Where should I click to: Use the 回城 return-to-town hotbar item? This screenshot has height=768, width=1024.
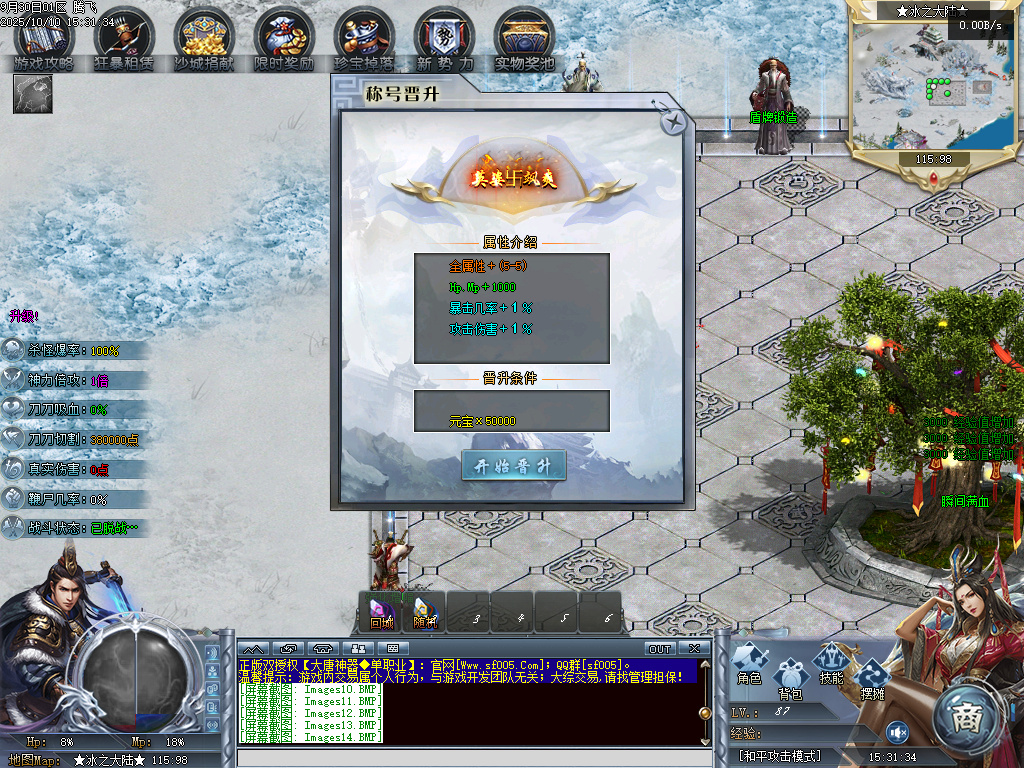(x=381, y=612)
